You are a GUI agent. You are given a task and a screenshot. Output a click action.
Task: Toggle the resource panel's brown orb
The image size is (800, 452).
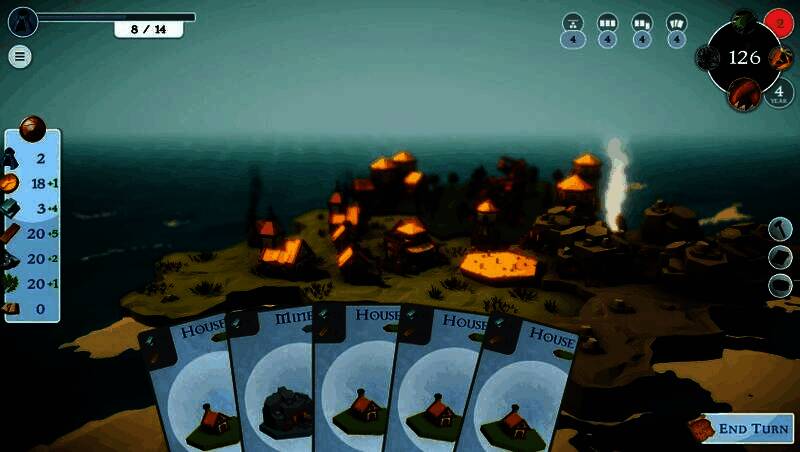33,128
